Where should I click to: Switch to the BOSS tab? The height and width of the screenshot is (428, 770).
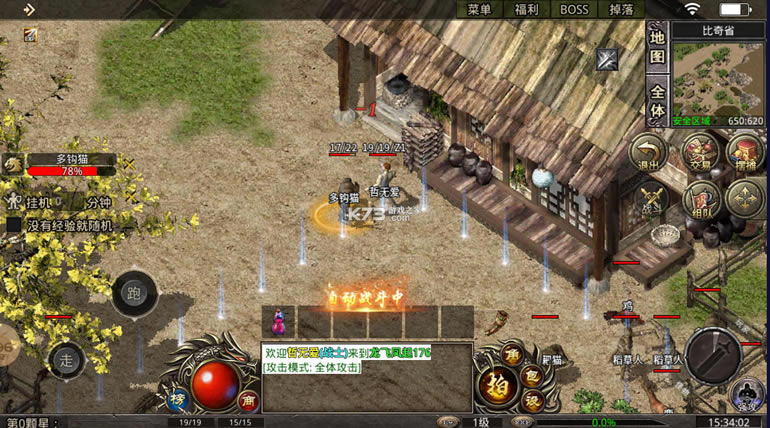click(x=574, y=10)
